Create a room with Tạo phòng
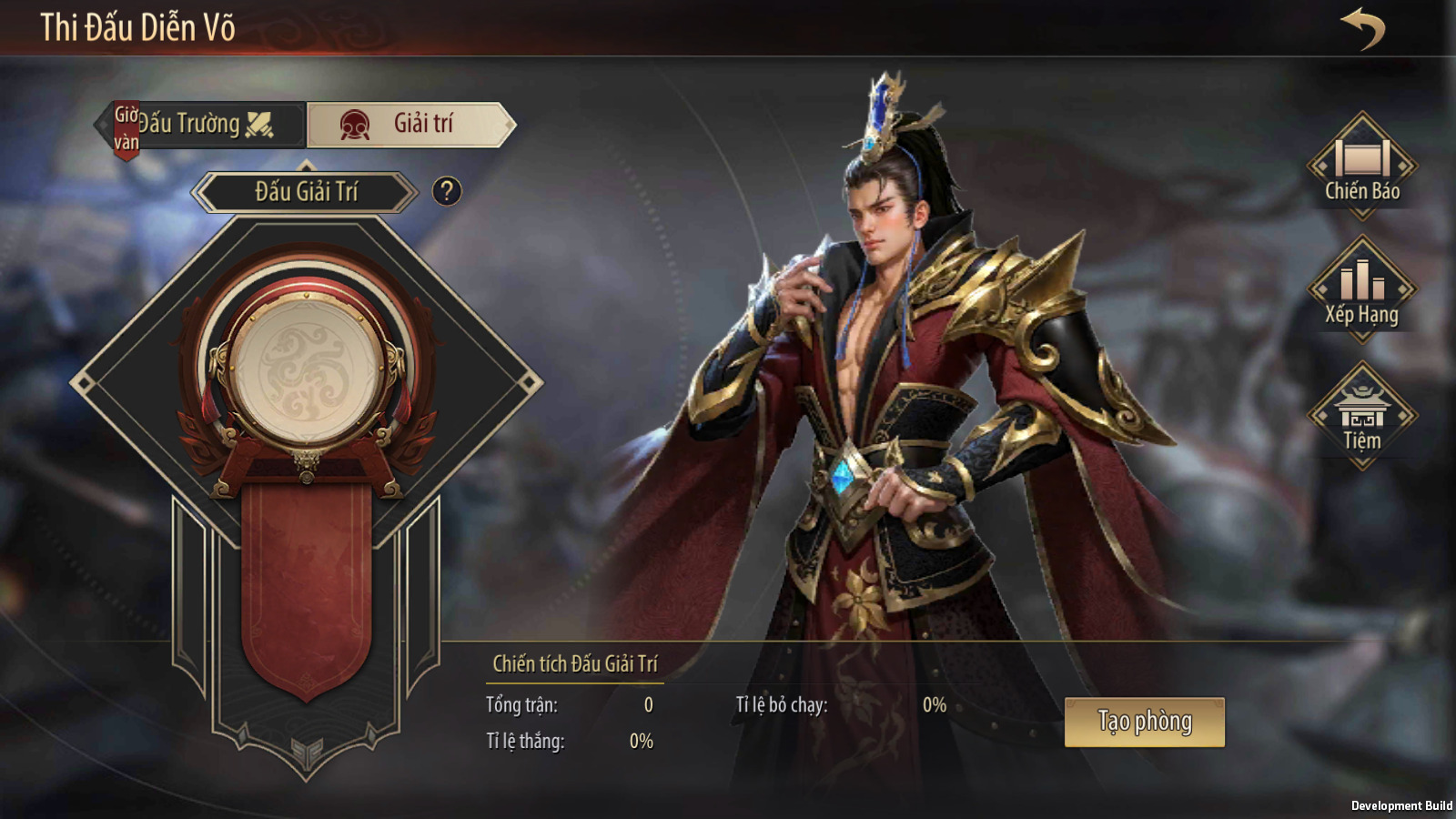This screenshot has height=819, width=1456. [x=1144, y=722]
